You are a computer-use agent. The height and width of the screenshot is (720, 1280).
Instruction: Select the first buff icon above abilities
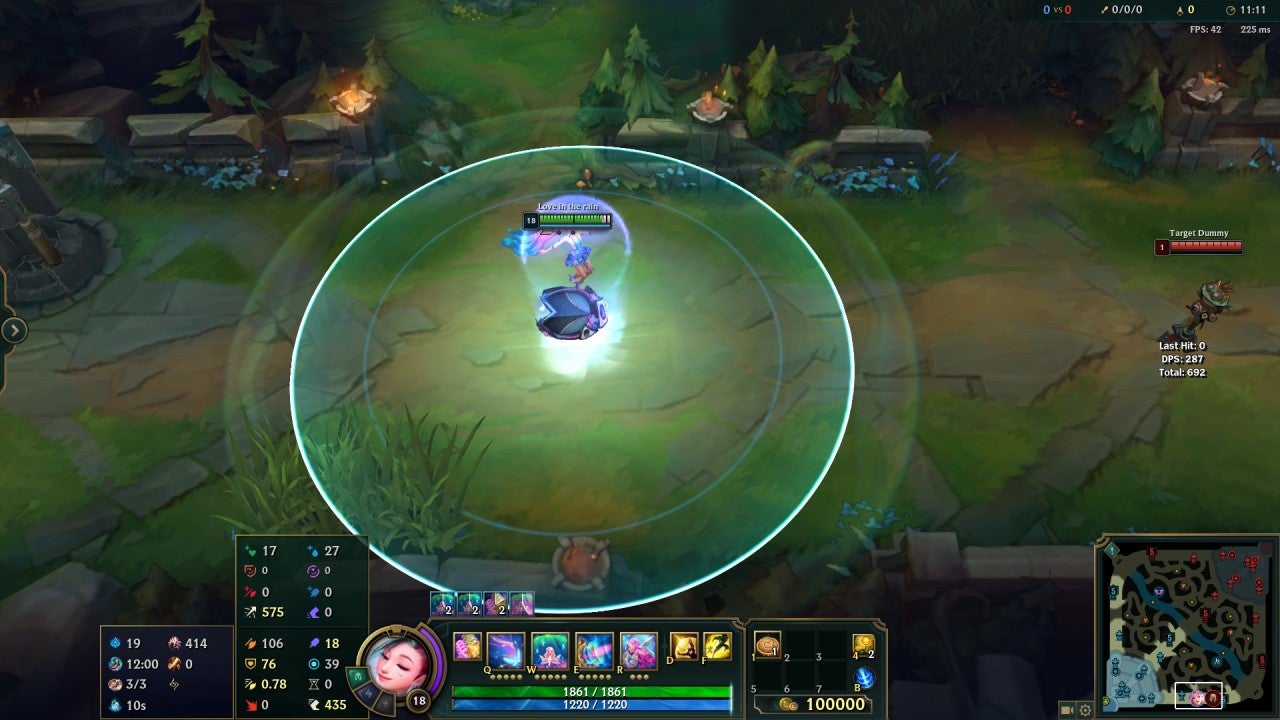(443, 604)
